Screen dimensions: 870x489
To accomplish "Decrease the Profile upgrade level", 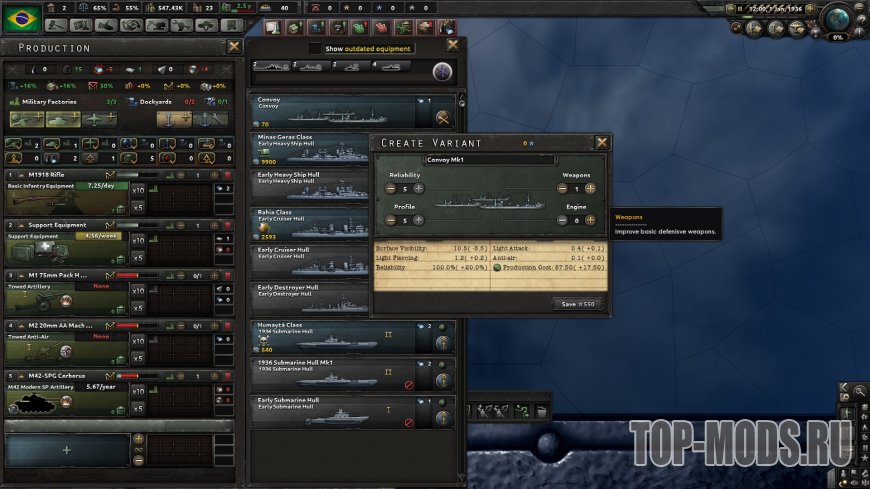I will pyautogui.click(x=389, y=220).
